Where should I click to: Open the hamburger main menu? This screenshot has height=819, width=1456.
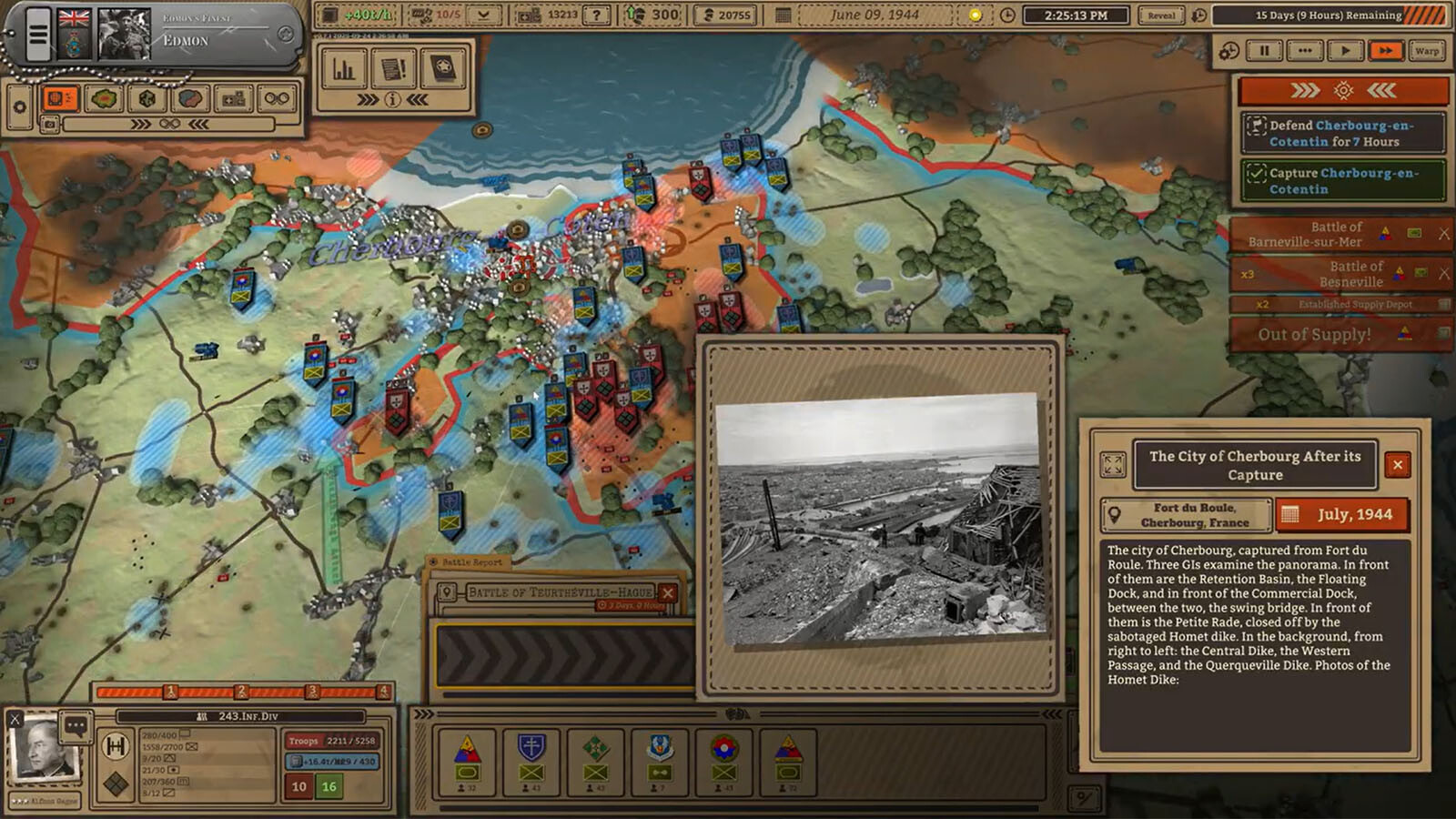[38, 35]
